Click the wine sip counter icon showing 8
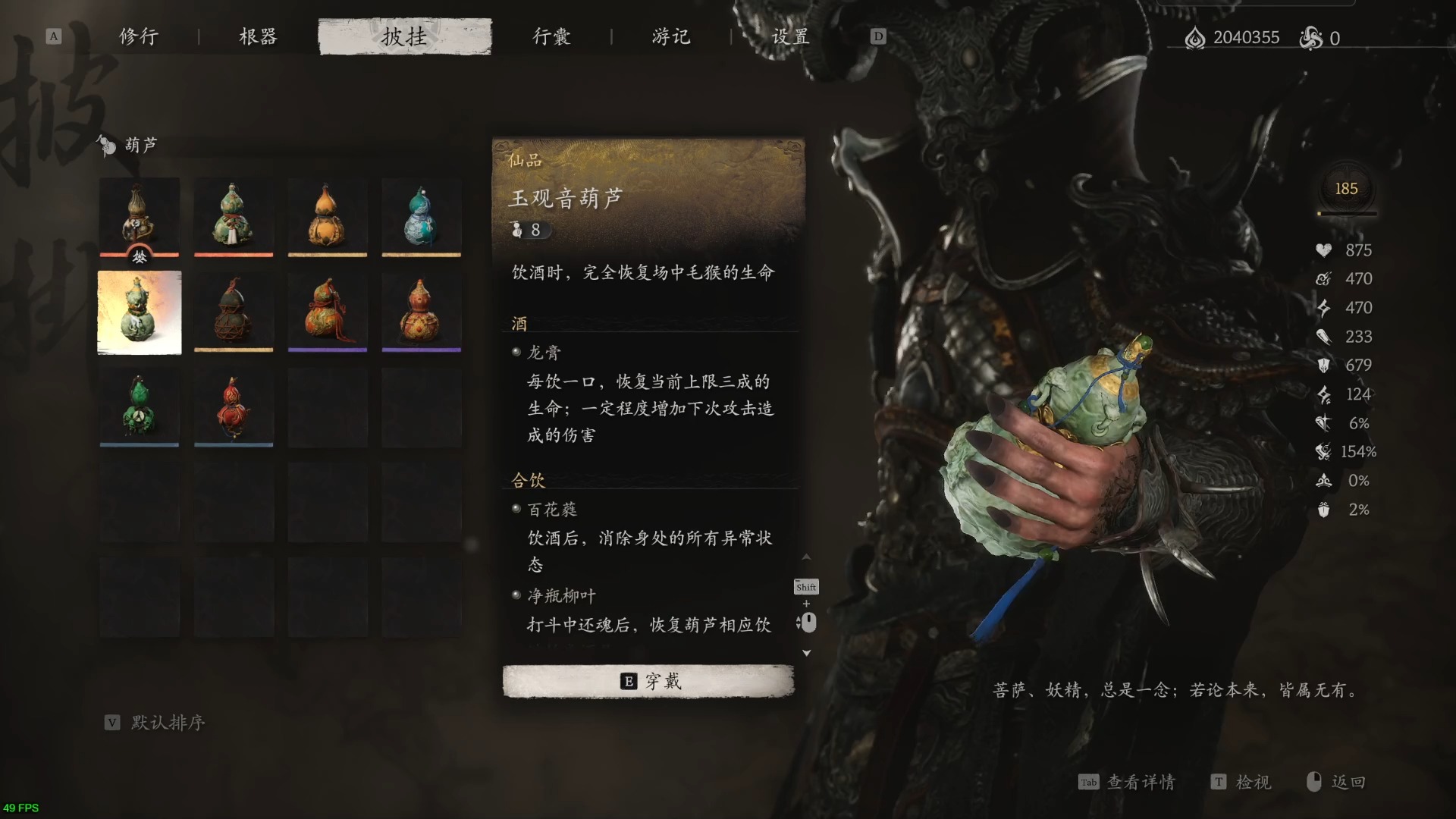 point(518,231)
